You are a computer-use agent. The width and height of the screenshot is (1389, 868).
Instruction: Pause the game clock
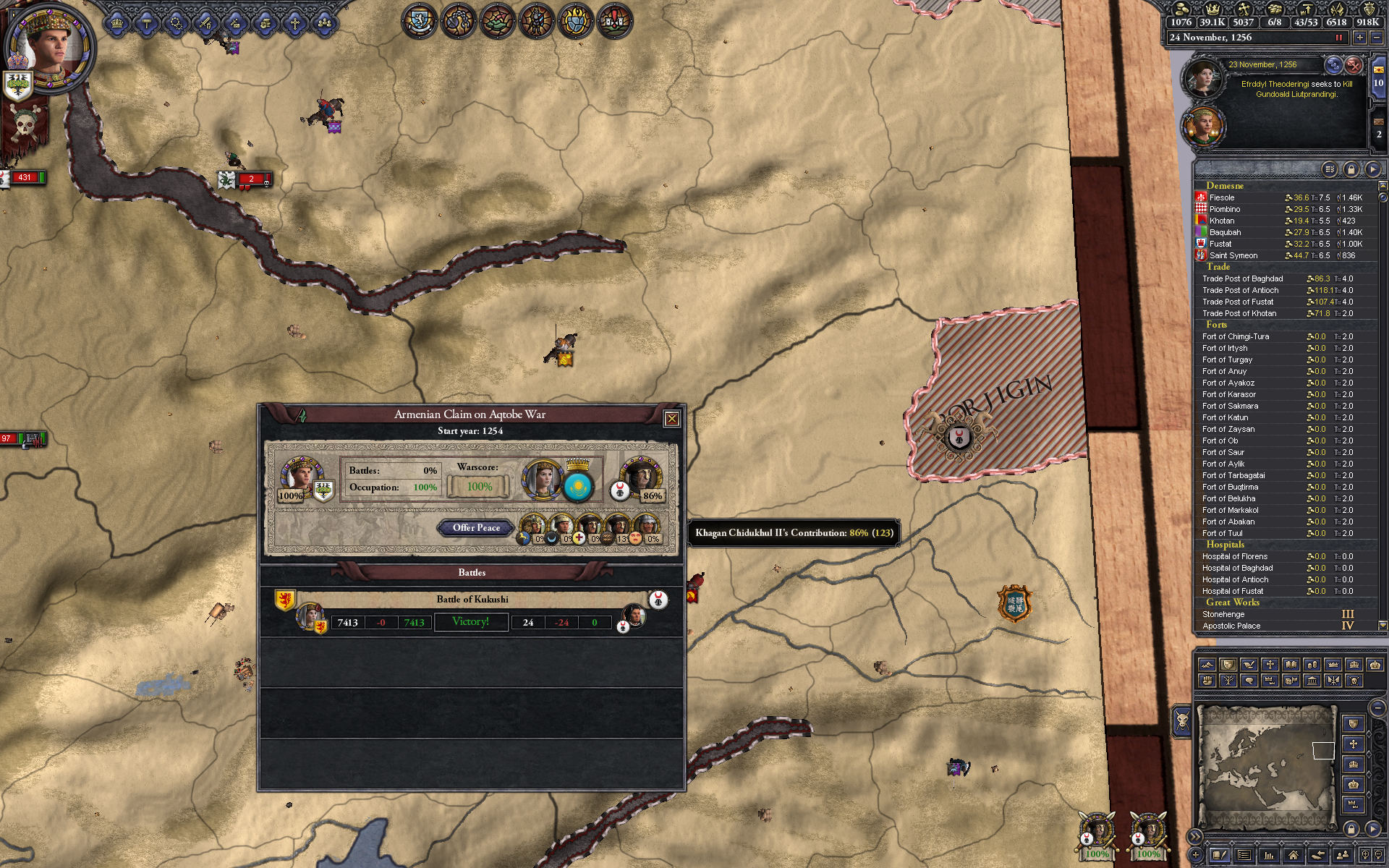(x=1338, y=38)
